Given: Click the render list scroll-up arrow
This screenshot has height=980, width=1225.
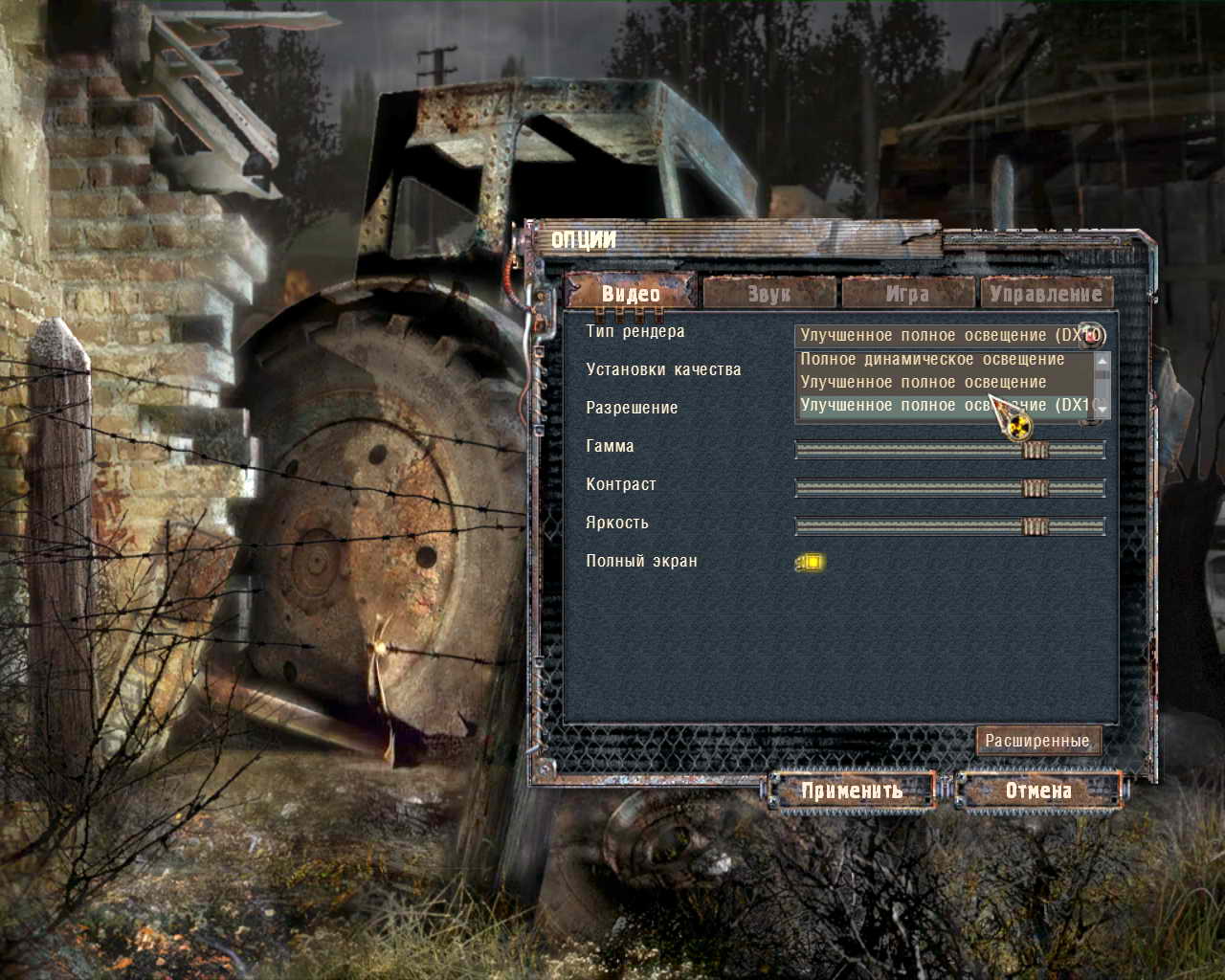Looking at the screenshot, I should pos(1102,361).
